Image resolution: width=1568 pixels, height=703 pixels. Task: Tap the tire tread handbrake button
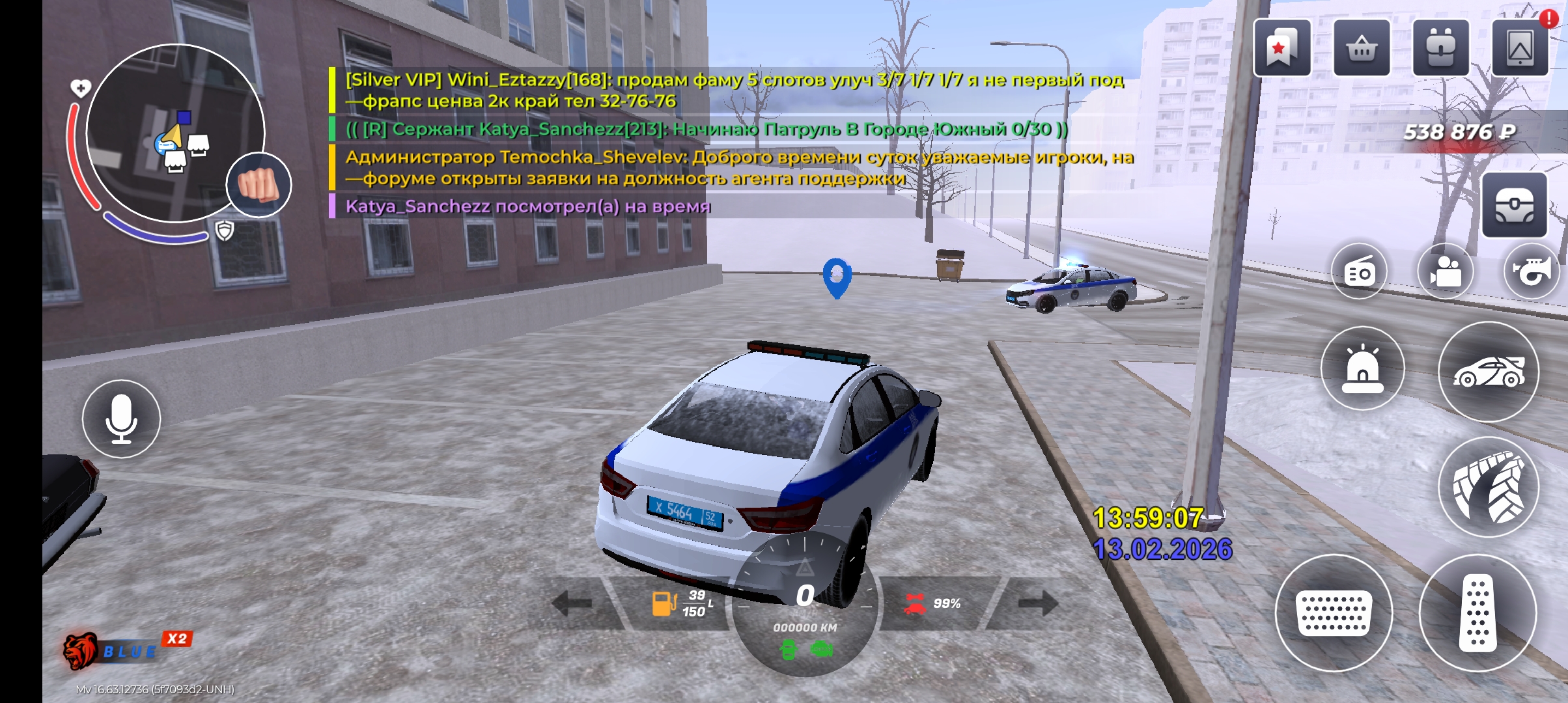point(1489,487)
